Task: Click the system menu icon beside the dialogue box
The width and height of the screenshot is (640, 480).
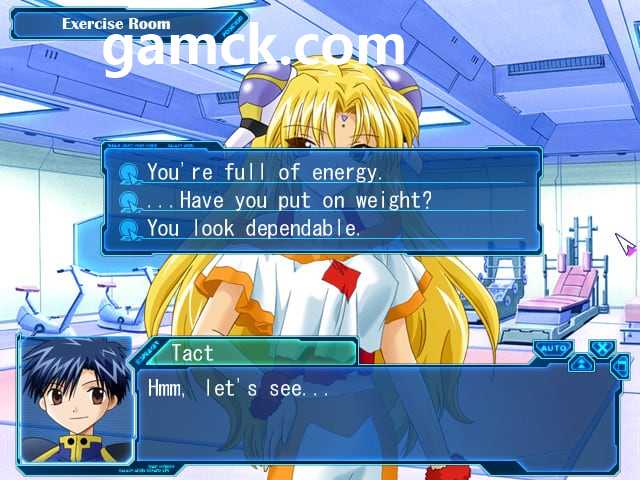Action: tap(620, 366)
